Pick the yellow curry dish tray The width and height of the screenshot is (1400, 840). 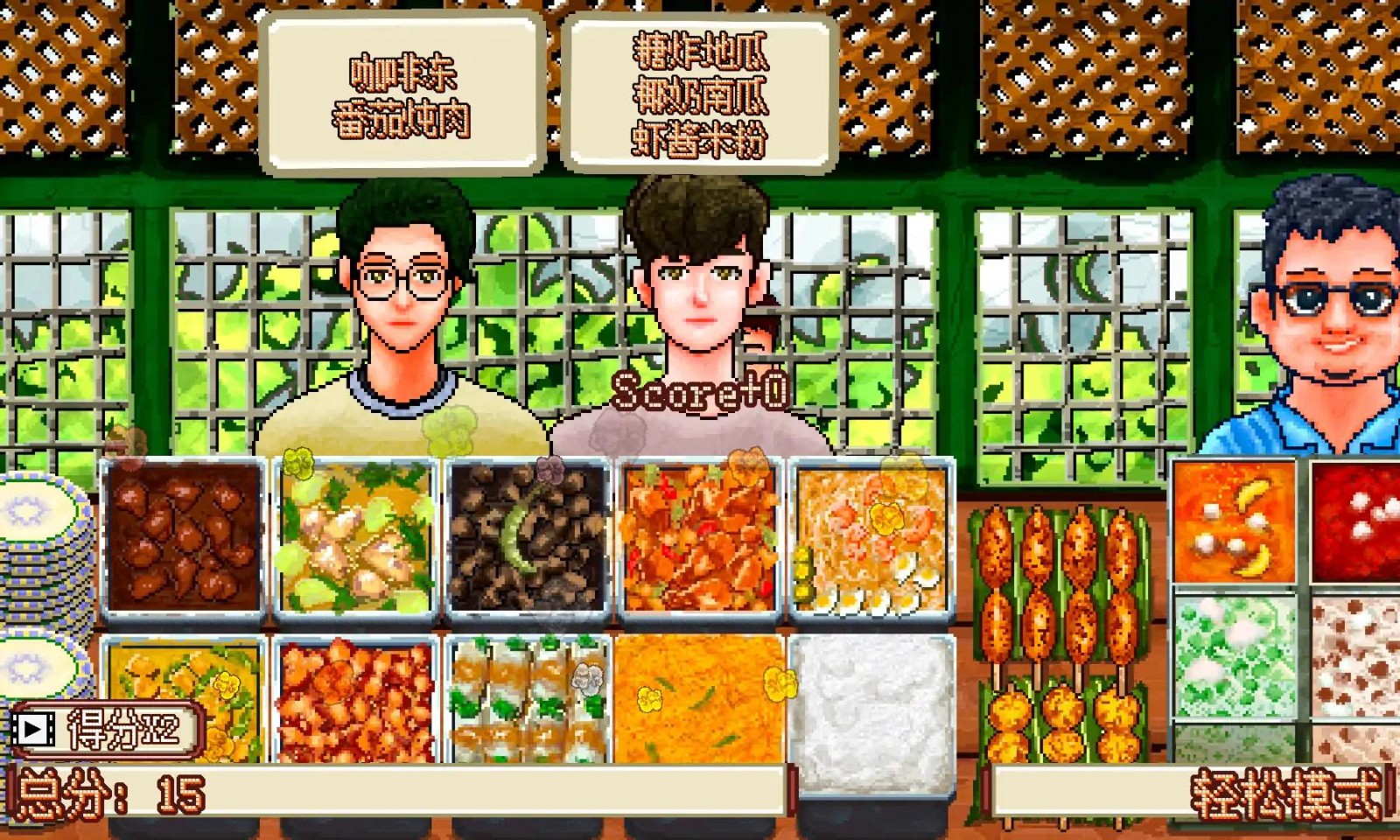(184, 700)
